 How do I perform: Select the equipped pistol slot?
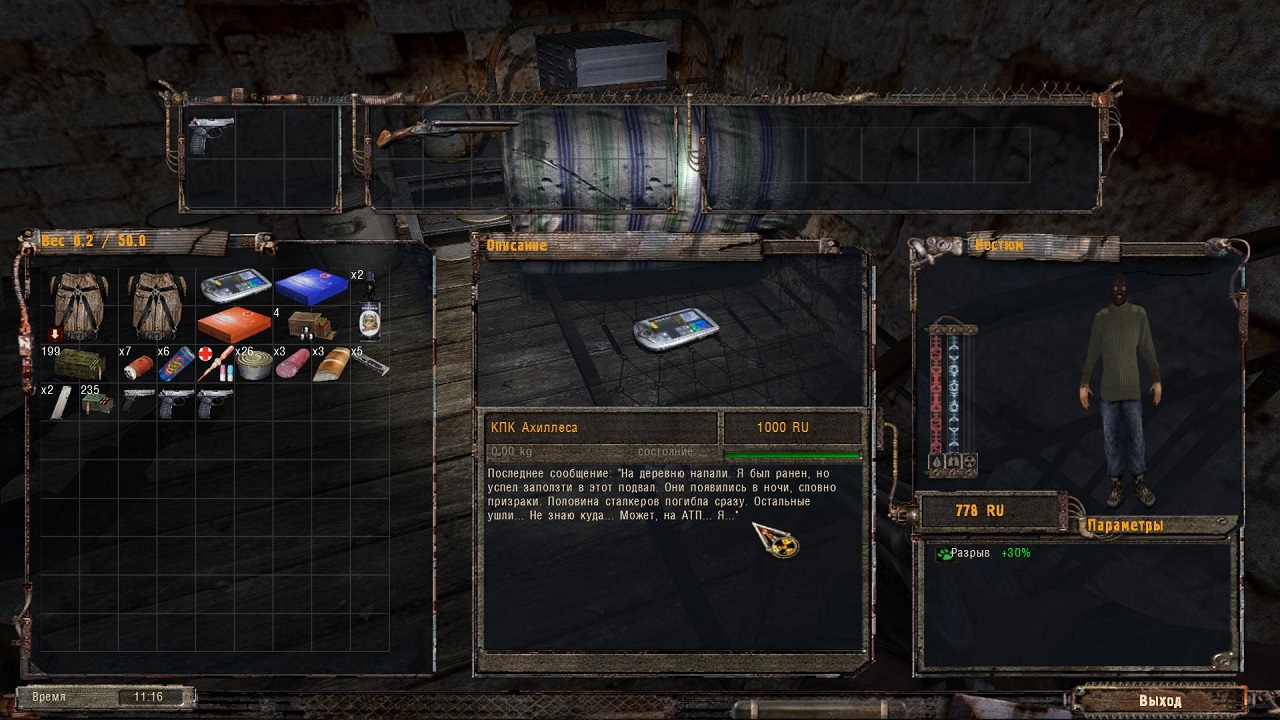pyautogui.click(x=211, y=135)
